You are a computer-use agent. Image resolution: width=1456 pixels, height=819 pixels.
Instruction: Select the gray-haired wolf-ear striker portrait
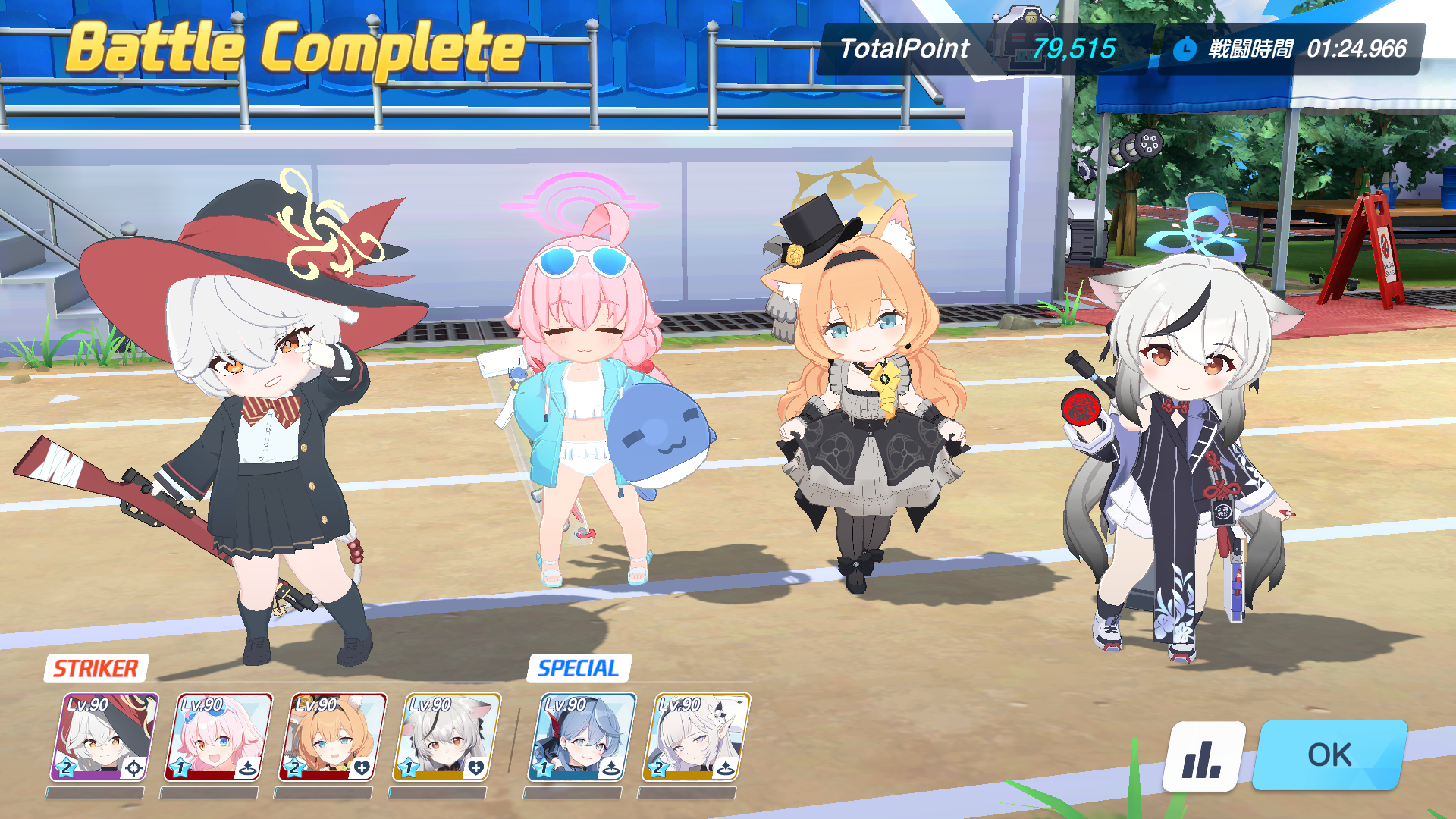(x=446, y=737)
